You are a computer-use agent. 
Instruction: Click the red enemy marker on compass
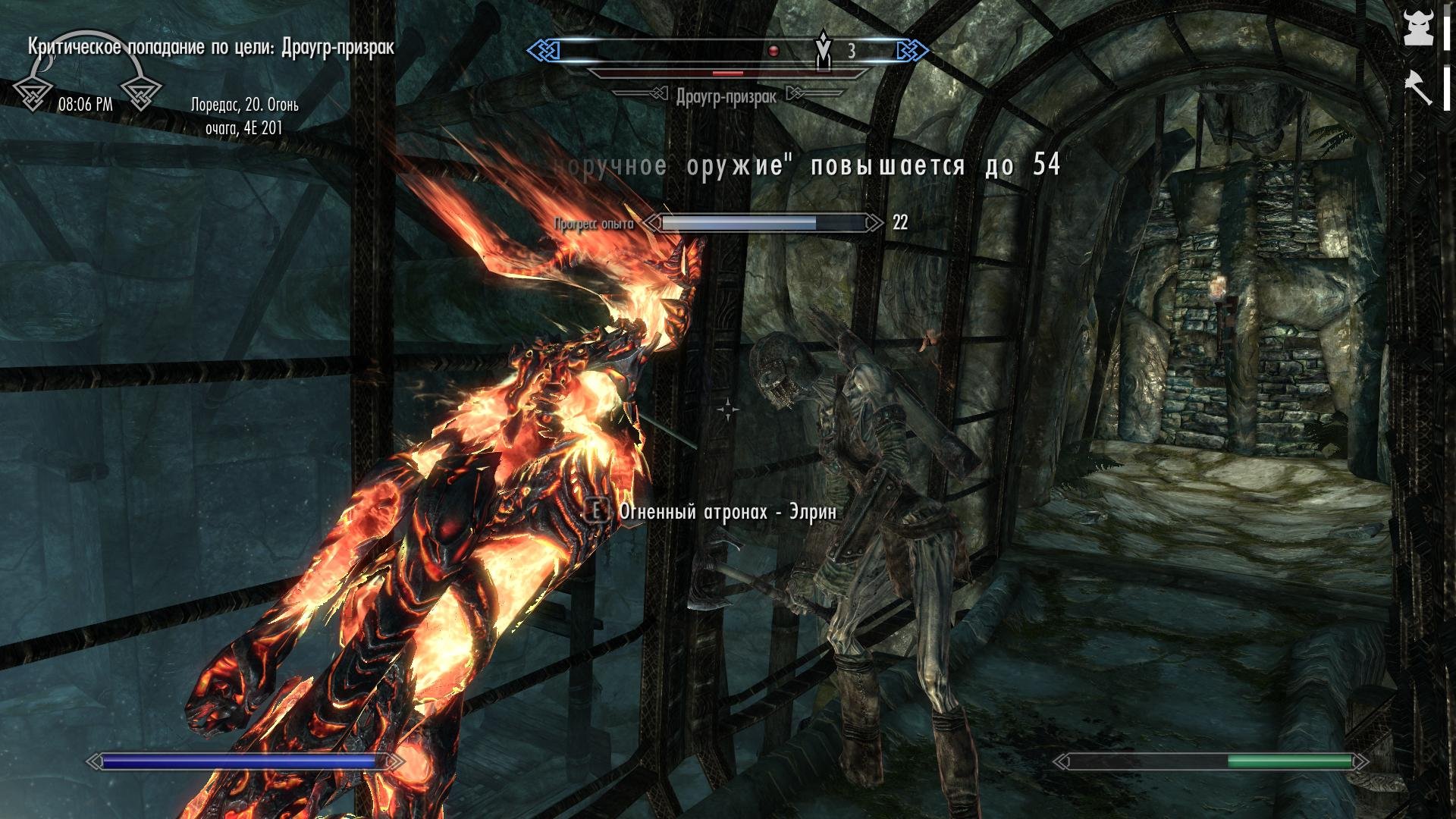773,51
